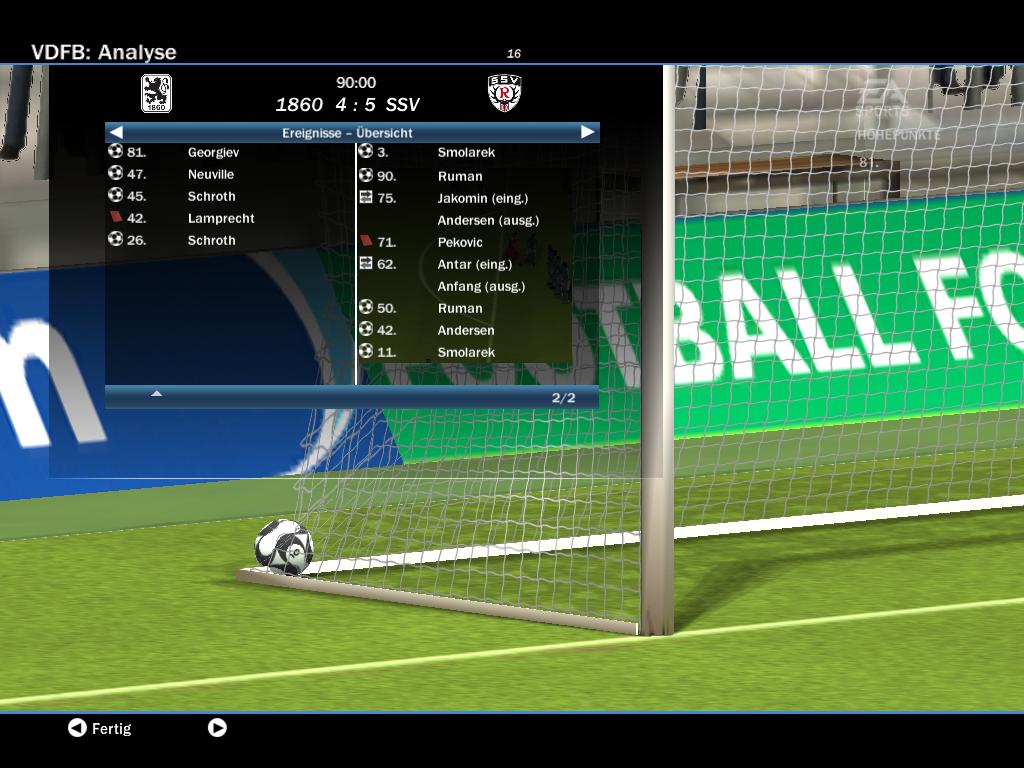
Task: Select Antar's 62nd minute substitution entry
Action: click(474, 264)
